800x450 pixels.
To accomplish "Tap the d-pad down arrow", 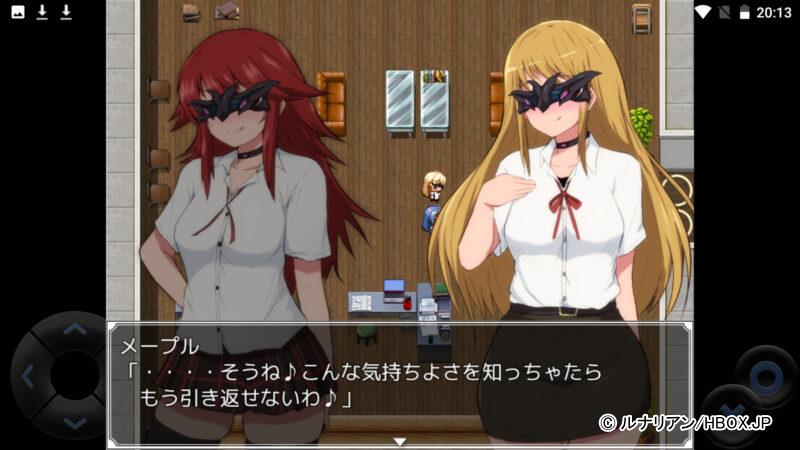I will click(75, 424).
